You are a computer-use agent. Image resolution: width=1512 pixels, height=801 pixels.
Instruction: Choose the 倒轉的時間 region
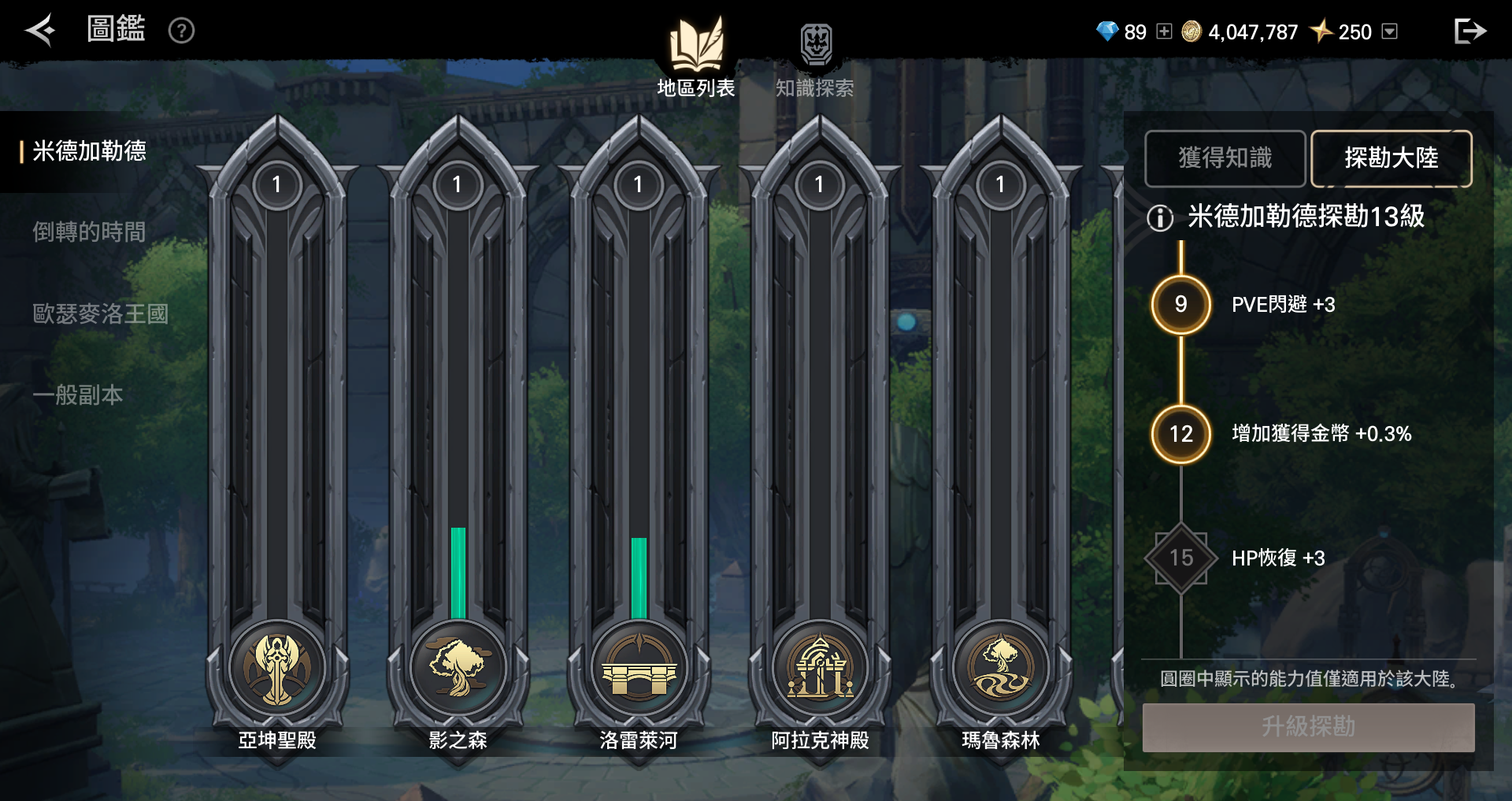click(x=89, y=232)
